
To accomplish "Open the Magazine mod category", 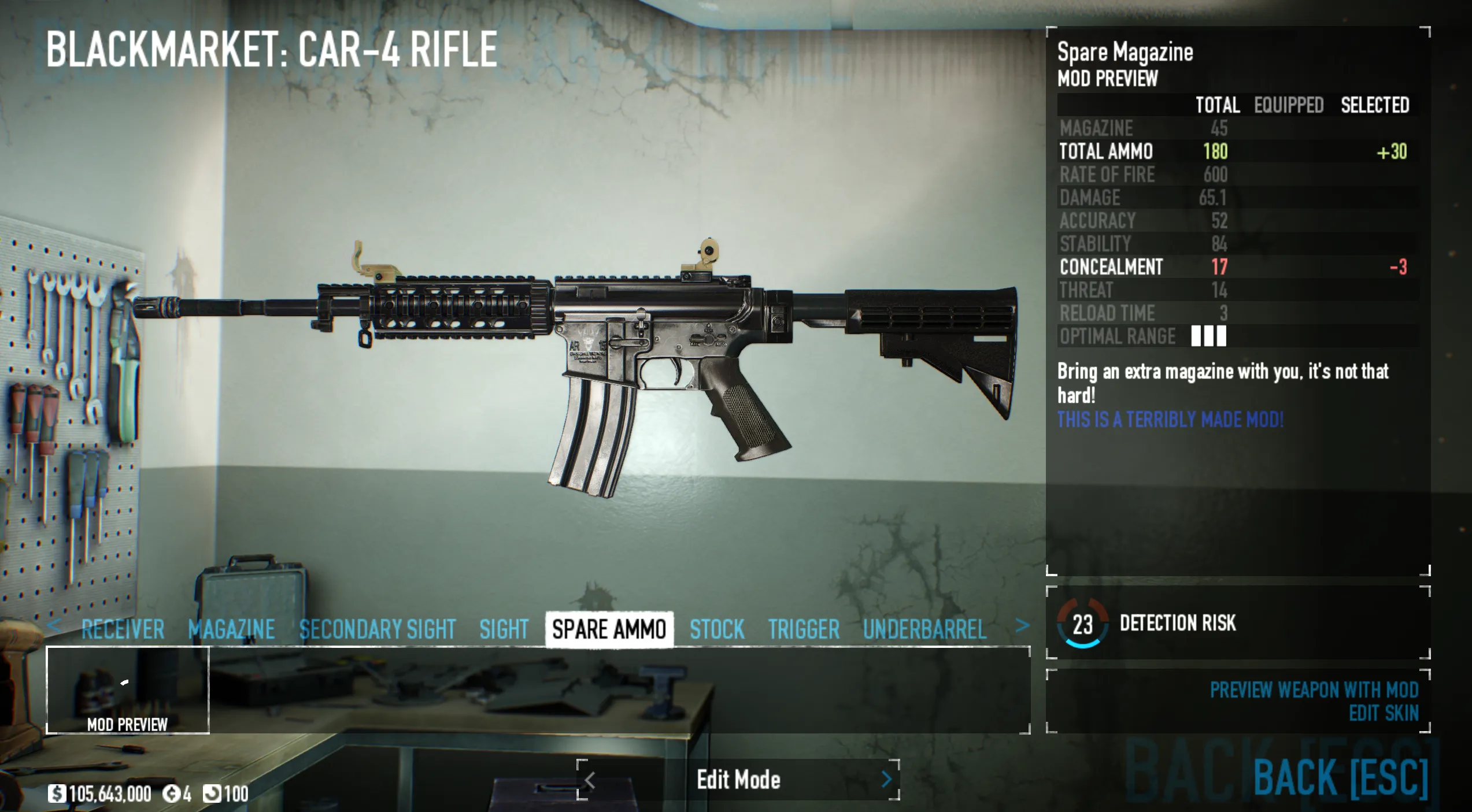I will (x=231, y=629).
